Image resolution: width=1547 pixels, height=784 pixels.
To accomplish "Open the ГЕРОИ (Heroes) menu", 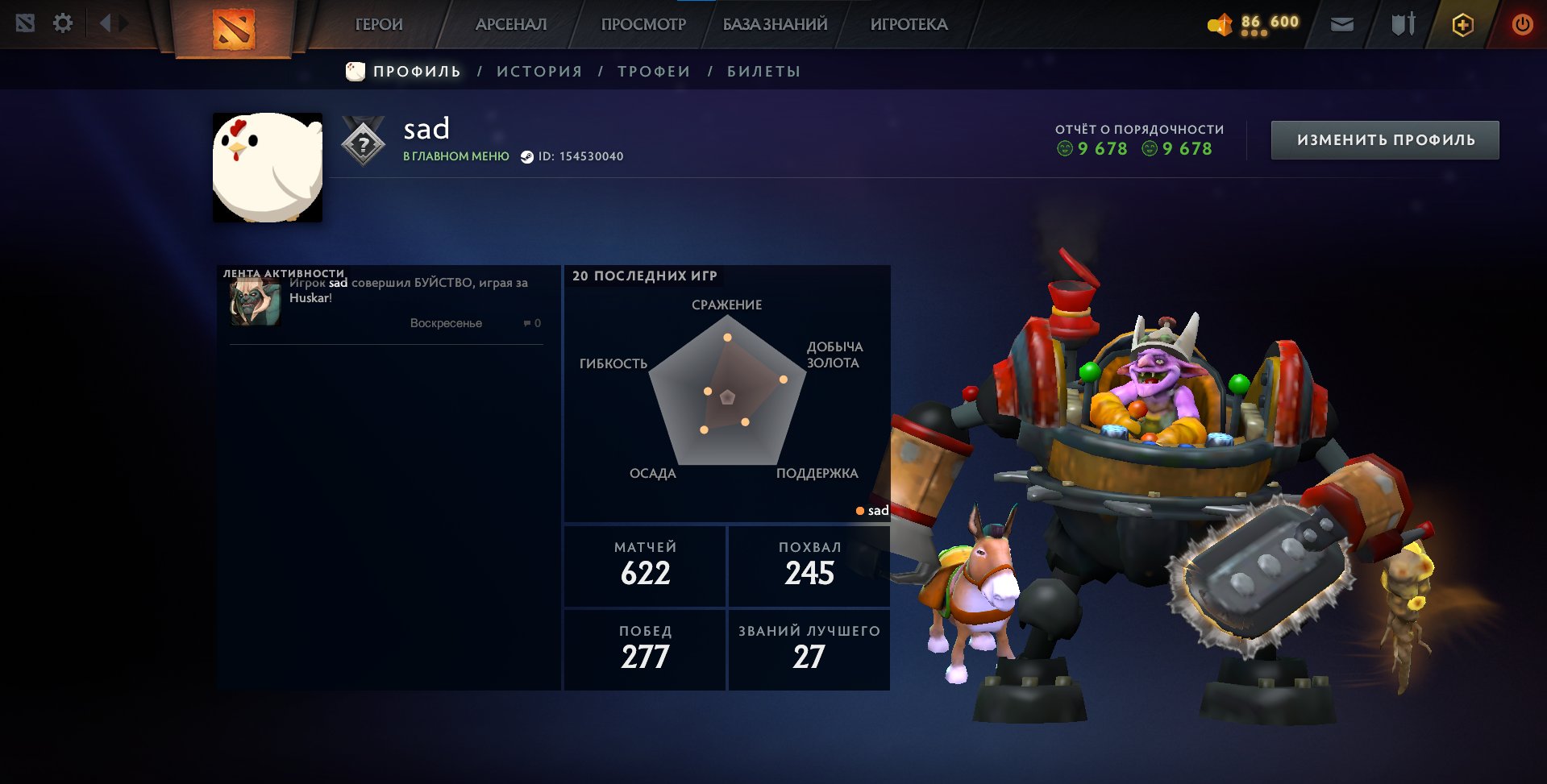I will coord(378,24).
